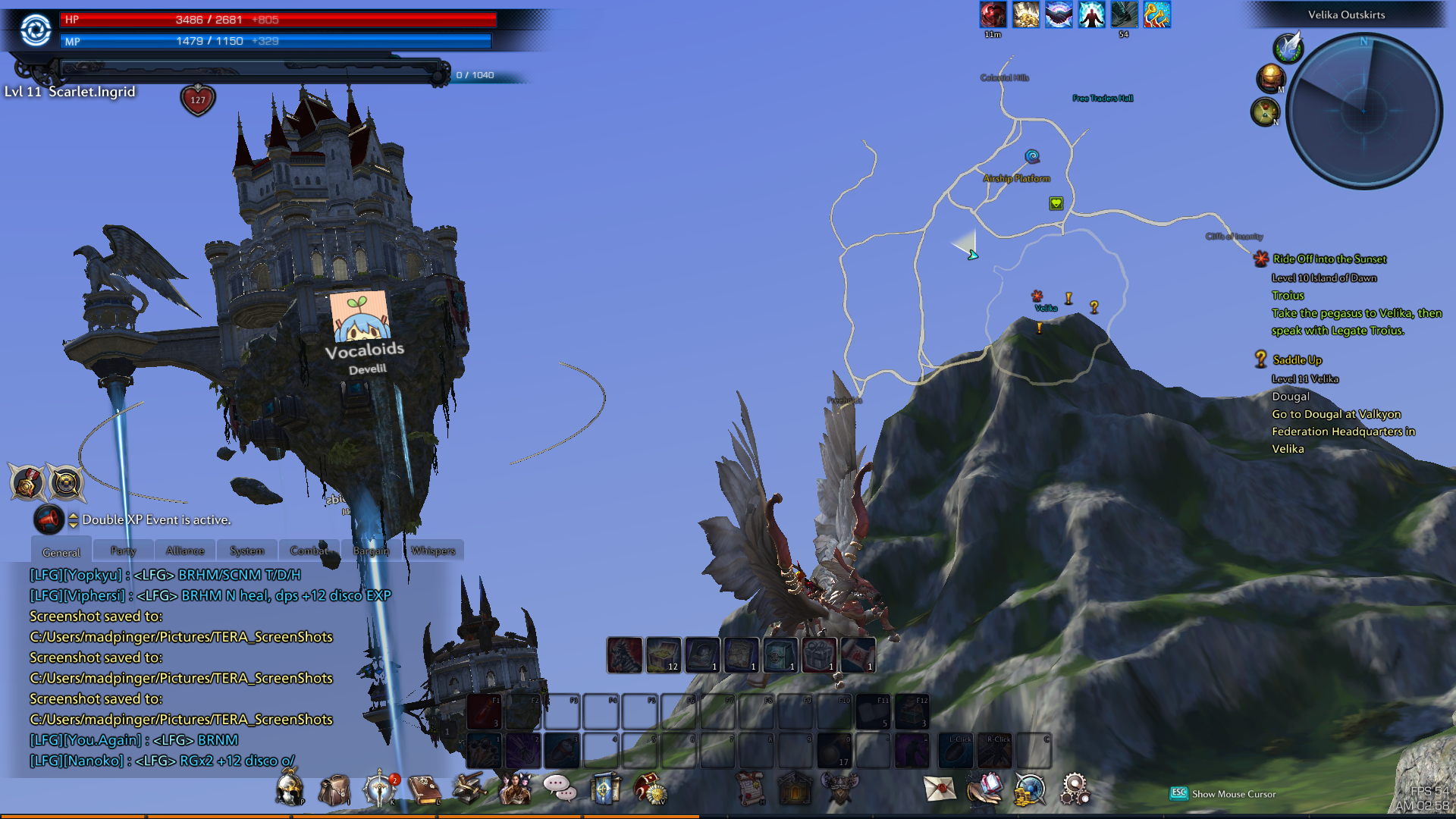1456x819 pixels.
Task: Open the golden globe world map button
Action: click(x=1271, y=77)
